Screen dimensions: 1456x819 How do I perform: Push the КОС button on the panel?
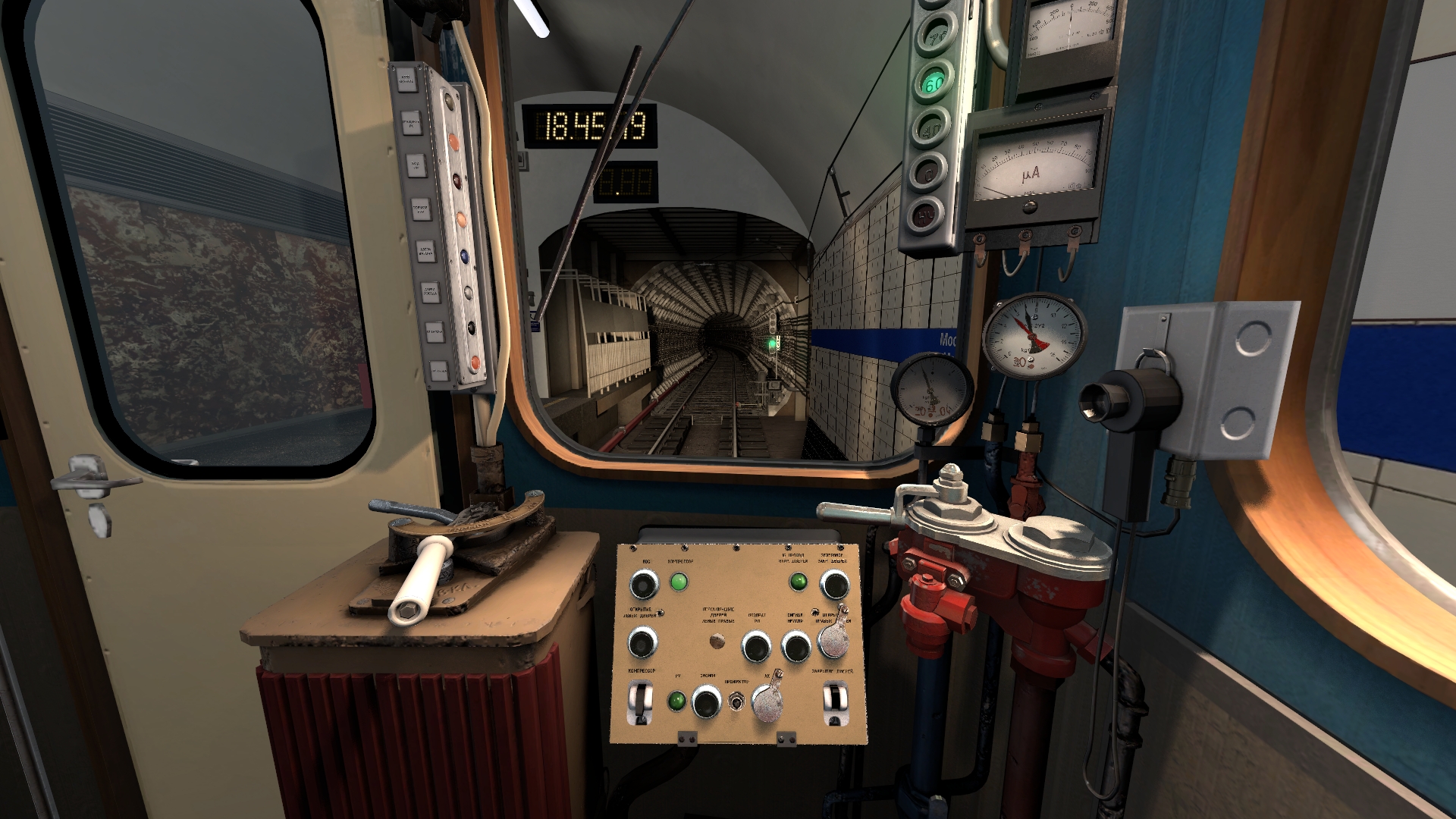644,585
